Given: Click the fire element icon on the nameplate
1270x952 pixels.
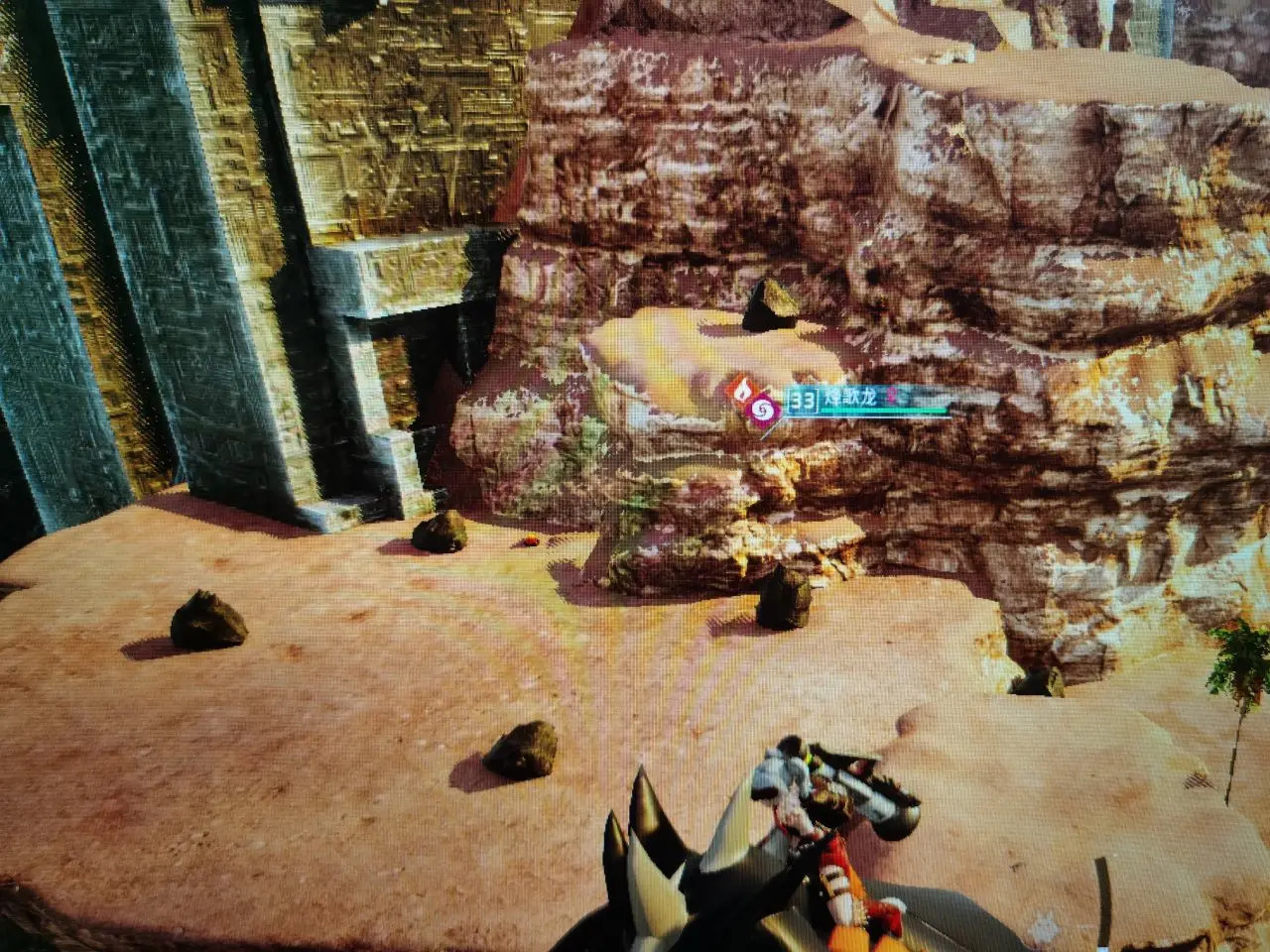Looking at the screenshot, I should coord(743,388).
